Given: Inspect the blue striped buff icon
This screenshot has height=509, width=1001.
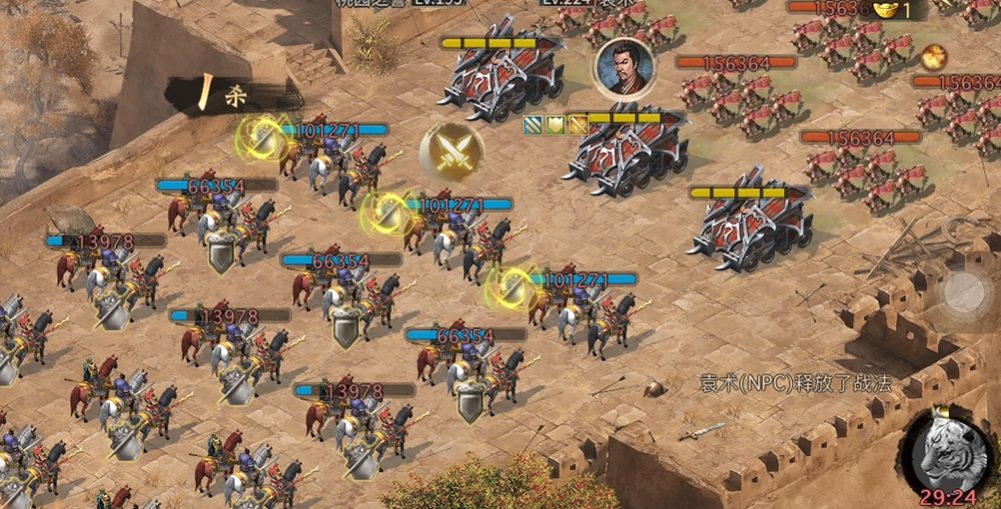Looking at the screenshot, I should click(x=533, y=124).
